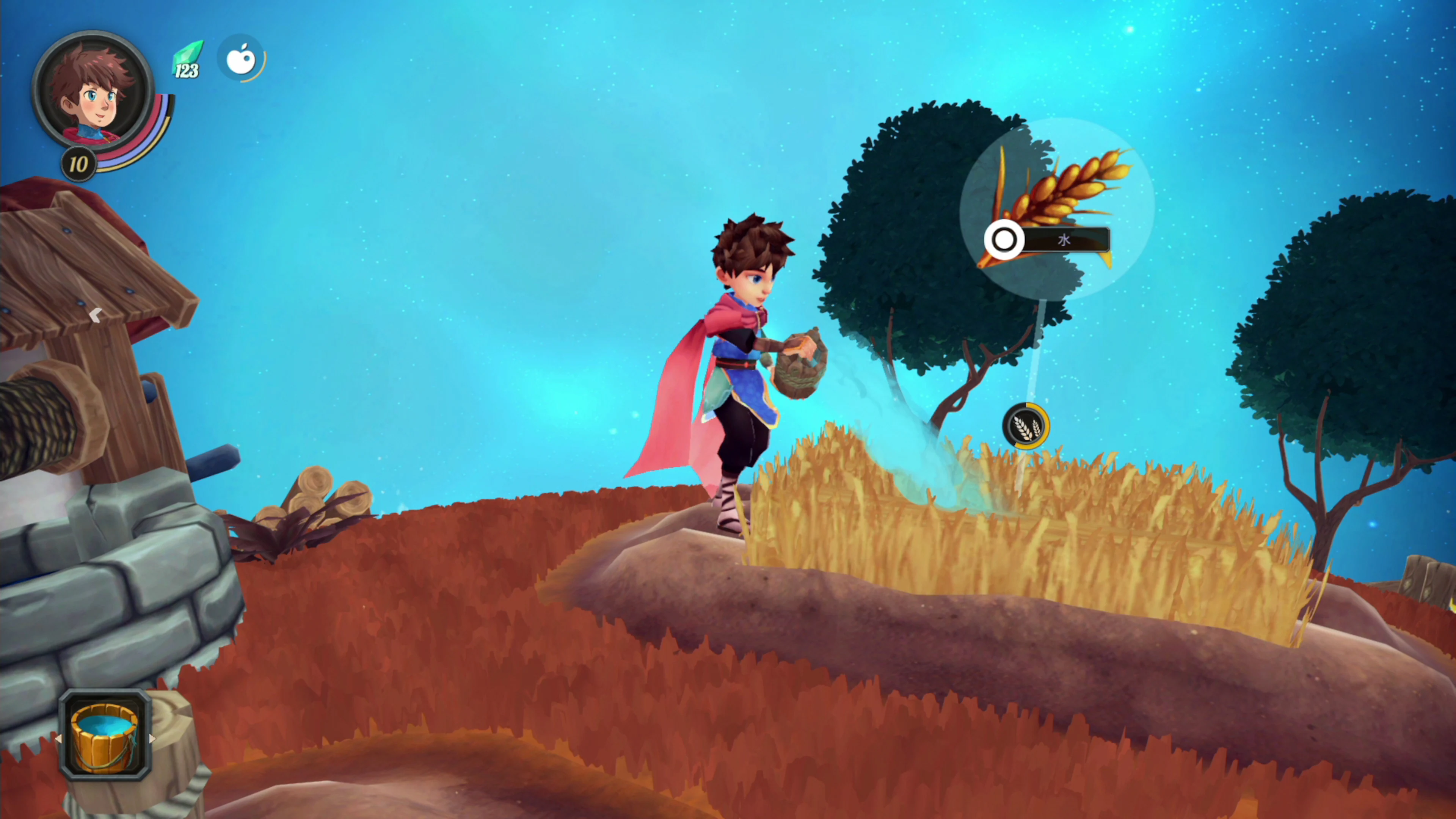Click the level 10 badge on the portrait
Image resolution: width=1456 pixels, height=819 pixels.
(78, 165)
